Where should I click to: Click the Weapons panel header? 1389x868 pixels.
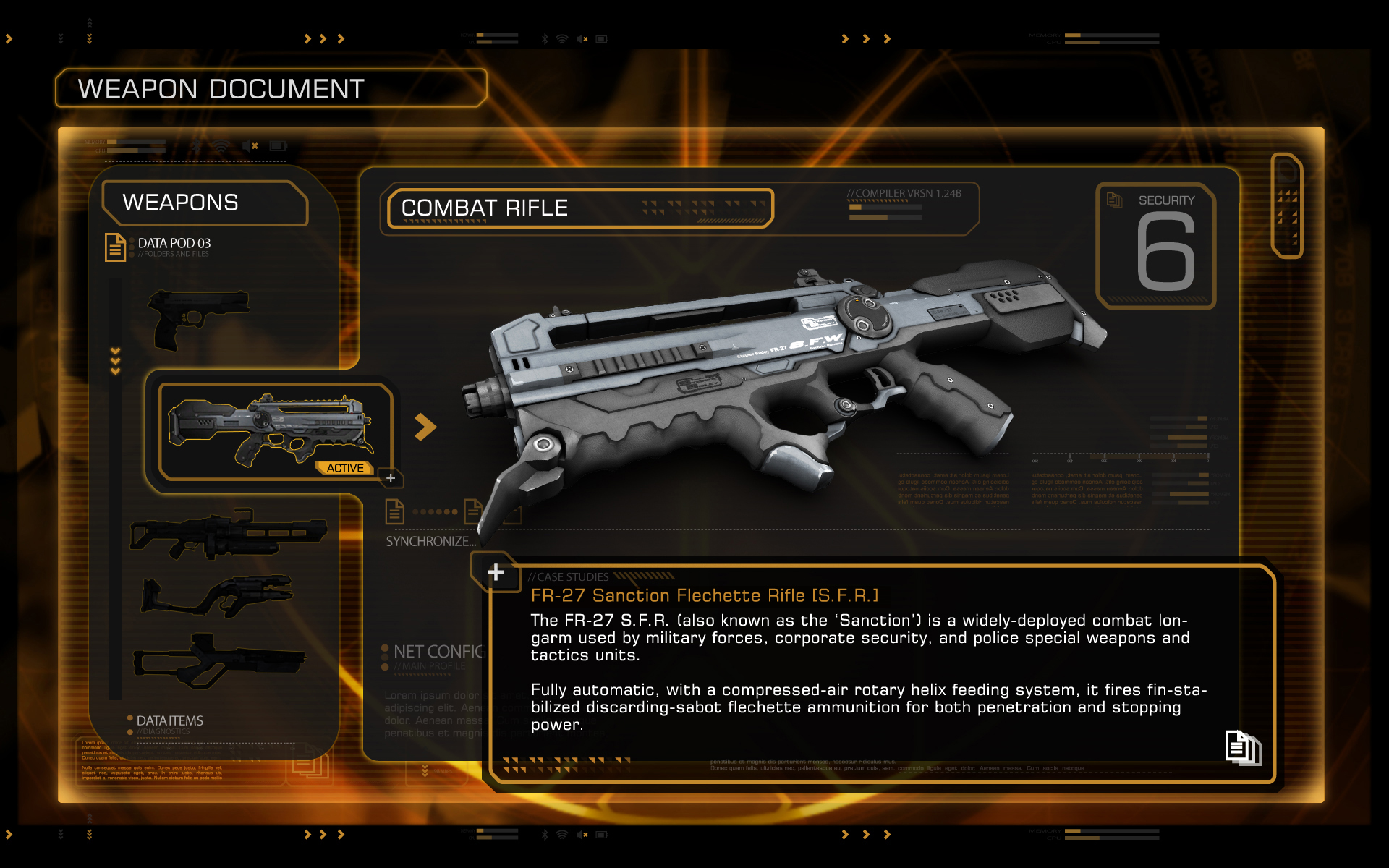click(x=204, y=203)
